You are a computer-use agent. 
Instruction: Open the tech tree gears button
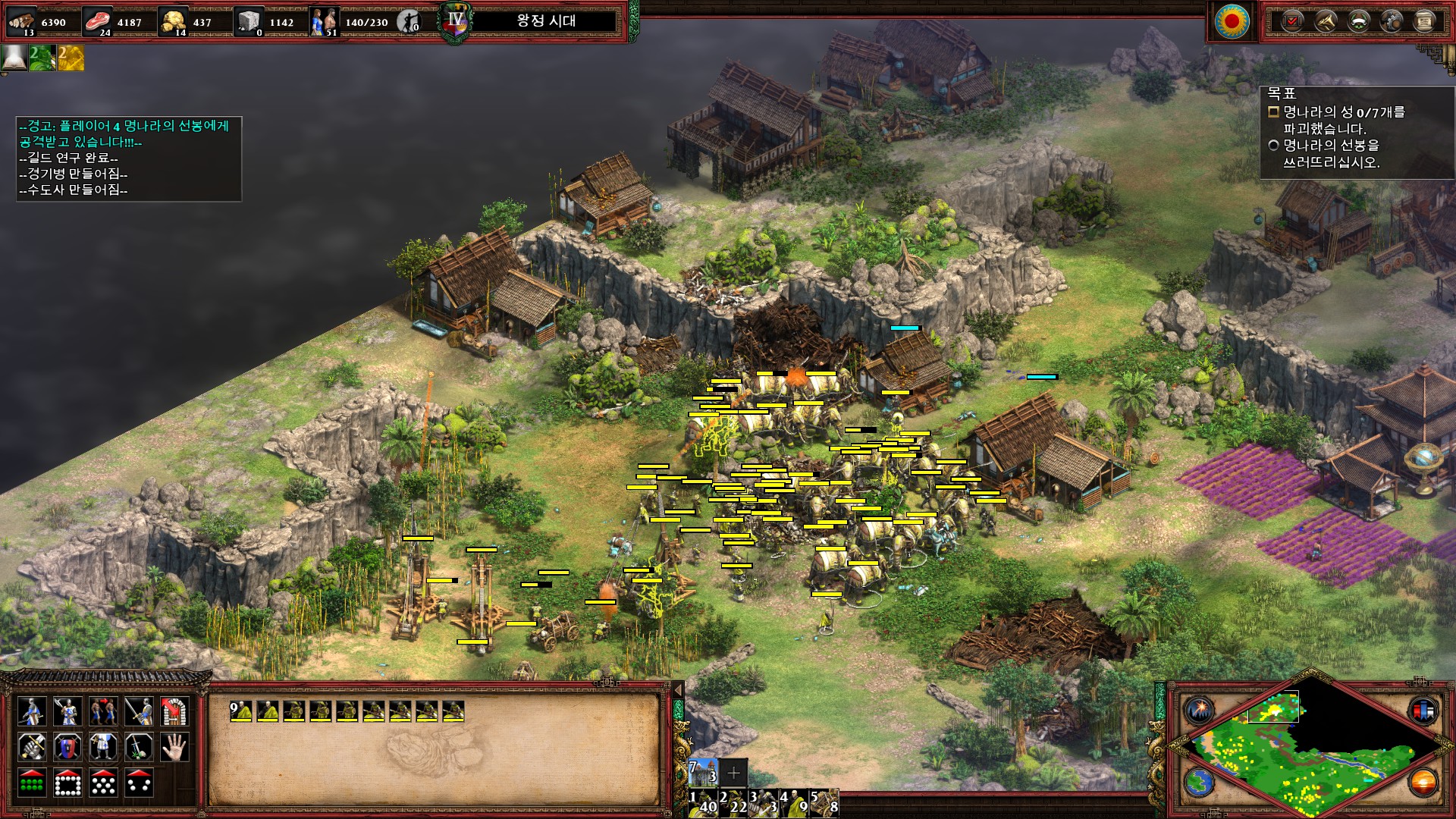(x=1392, y=21)
